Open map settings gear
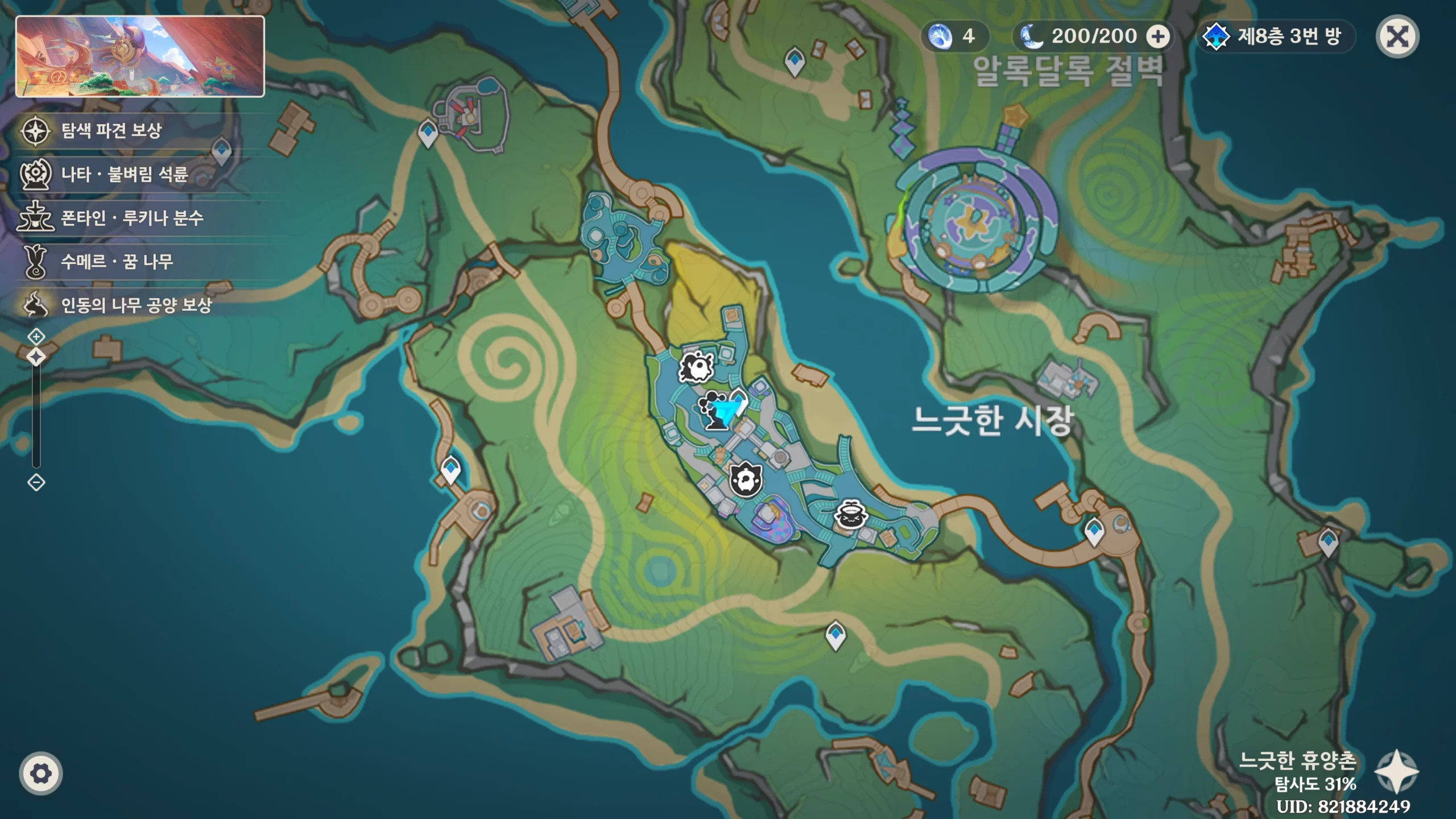This screenshot has height=819, width=1456. (x=40, y=773)
